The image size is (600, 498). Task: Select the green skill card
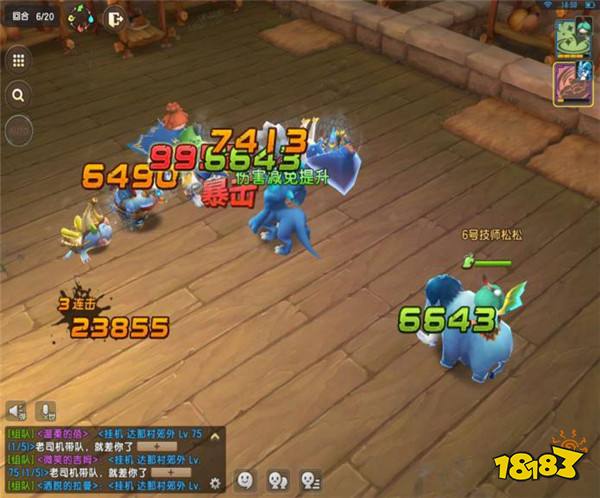[571, 39]
